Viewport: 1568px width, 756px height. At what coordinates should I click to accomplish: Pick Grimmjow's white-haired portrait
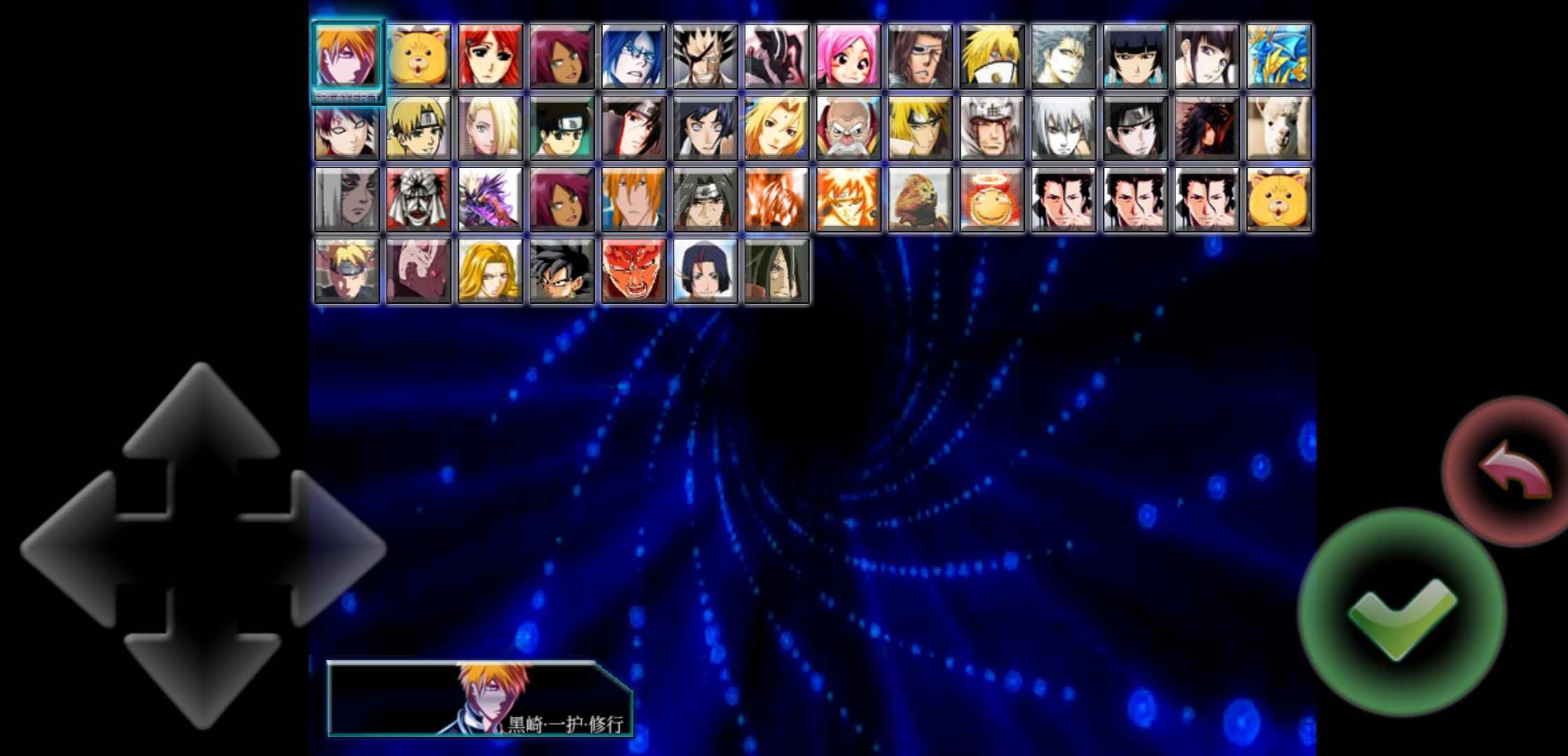click(x=1064, y=56)
